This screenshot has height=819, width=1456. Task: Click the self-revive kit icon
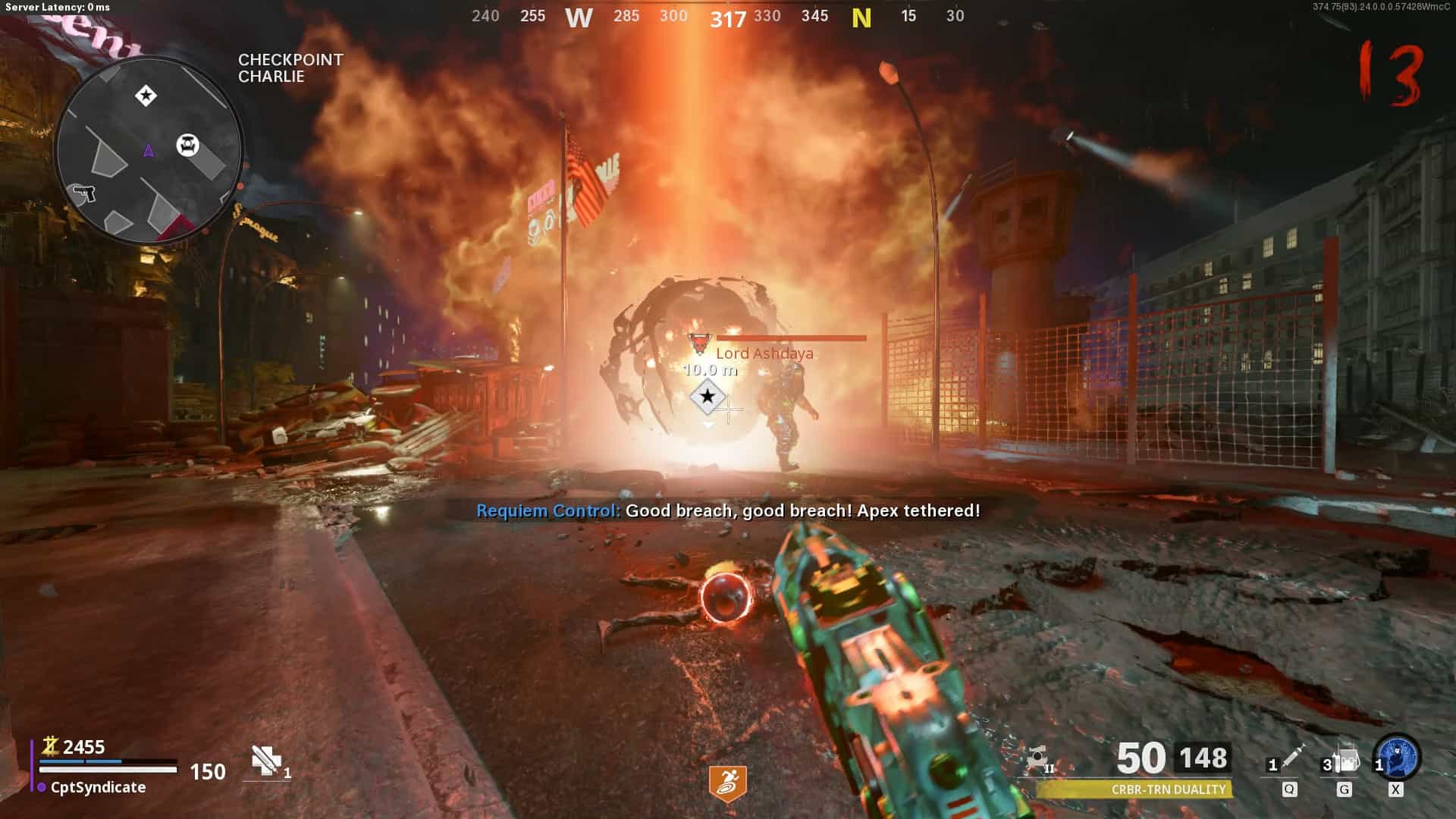point(266,760)
